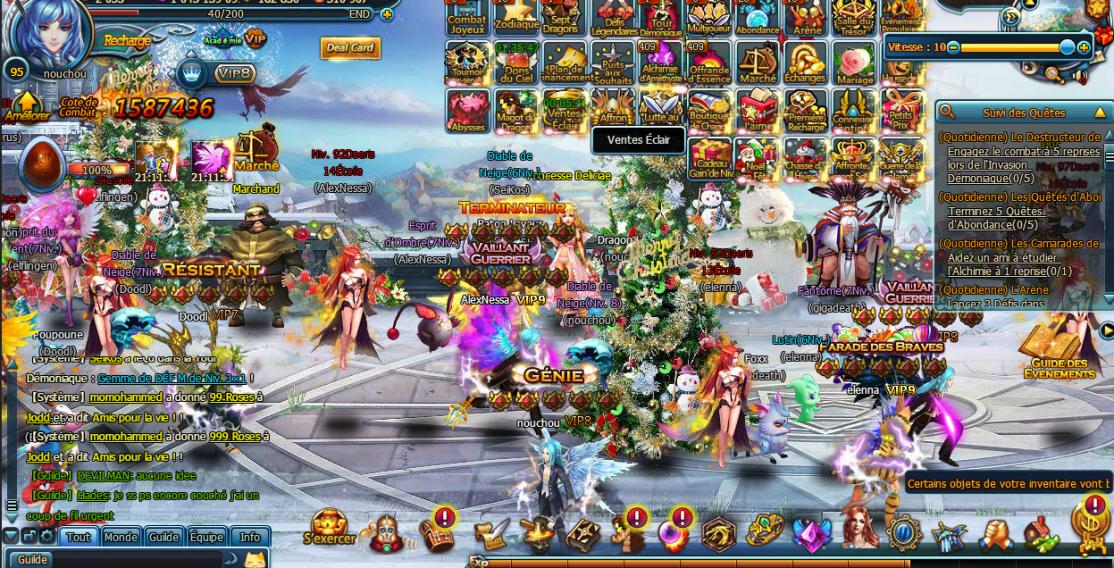The height and width of the screenshot is (568, 1114).
Task: Open the Guide des Événements book
Action: [1058, 352]
